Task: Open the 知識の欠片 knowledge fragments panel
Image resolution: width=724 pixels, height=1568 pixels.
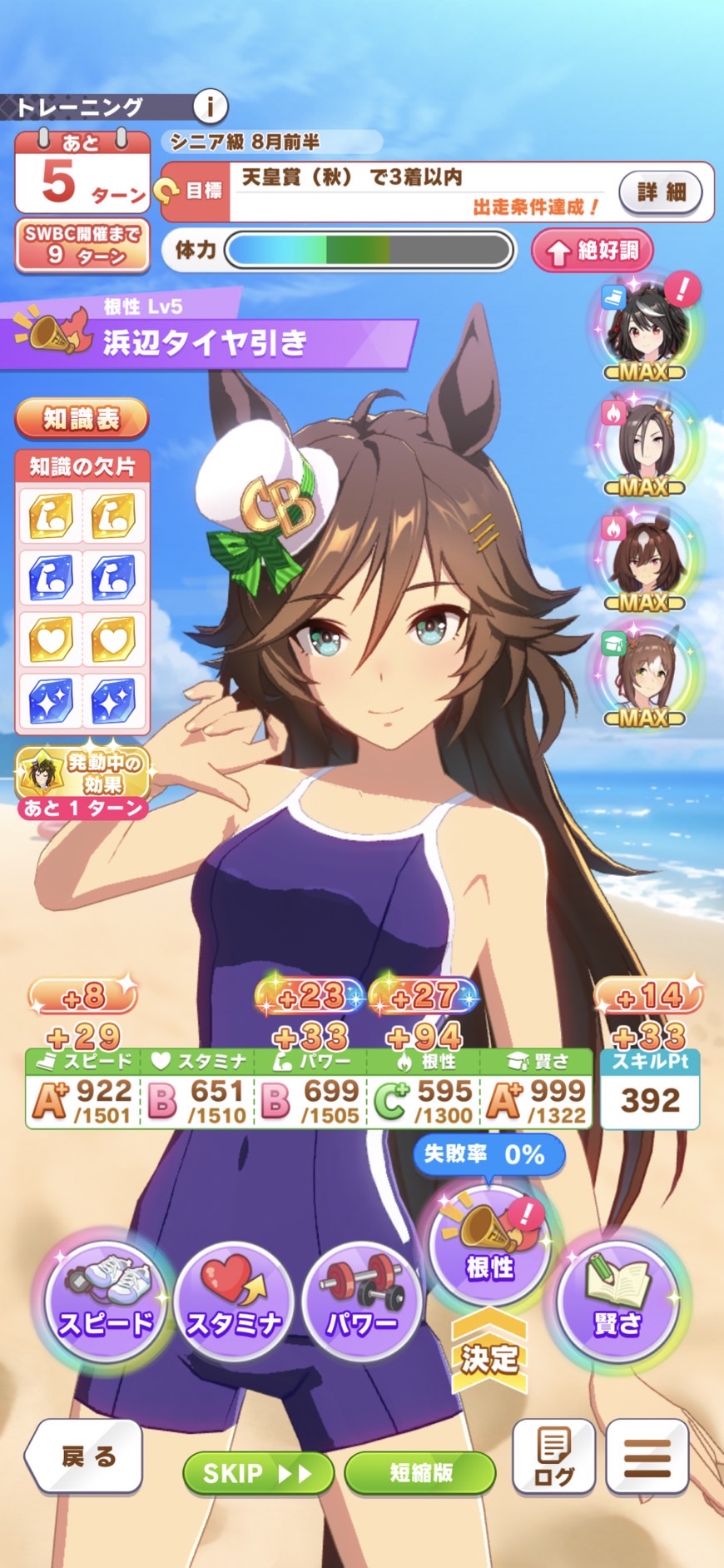Action: point(82,593)
